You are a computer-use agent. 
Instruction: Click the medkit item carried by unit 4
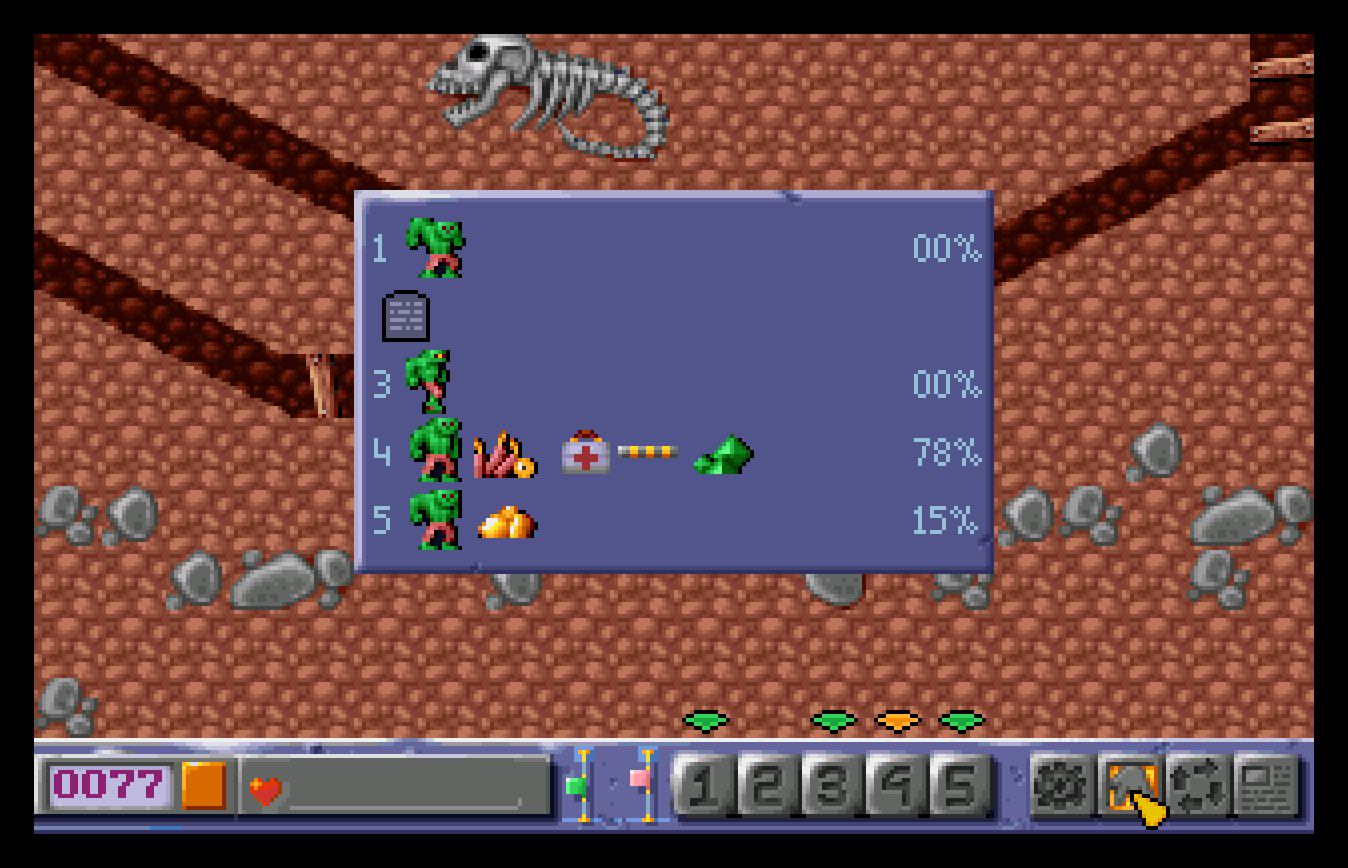point(583,455)
